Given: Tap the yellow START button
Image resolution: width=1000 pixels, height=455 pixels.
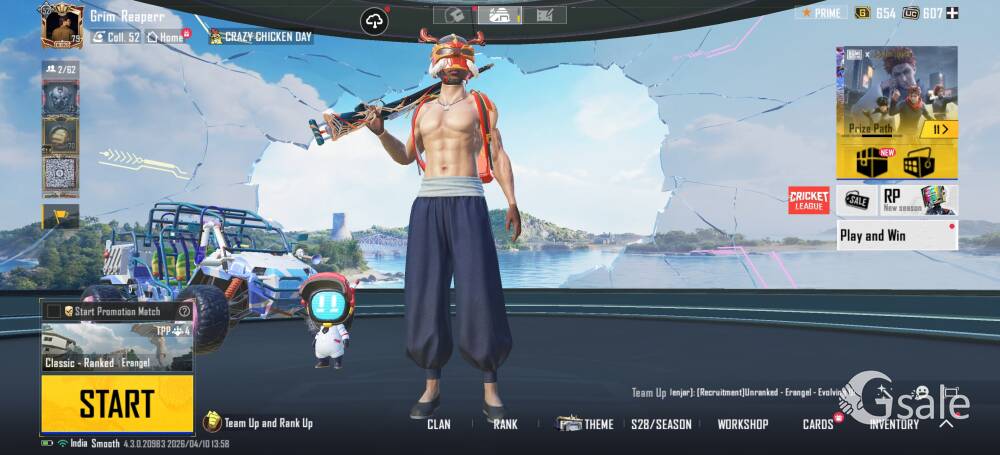Looking at the screenshot, I should click(117, 404).
